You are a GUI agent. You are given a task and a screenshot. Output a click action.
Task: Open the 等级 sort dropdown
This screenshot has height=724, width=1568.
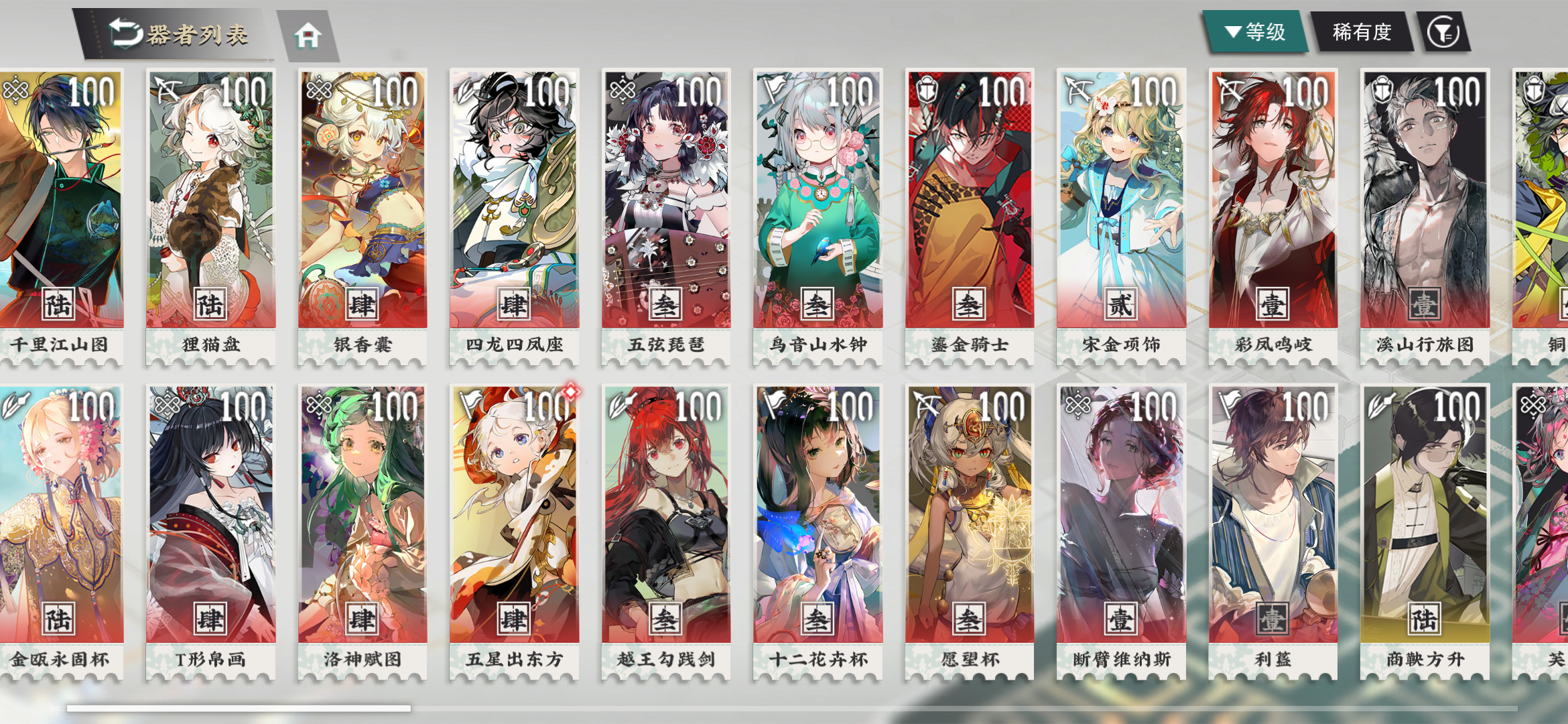(x=1257, y=30)
